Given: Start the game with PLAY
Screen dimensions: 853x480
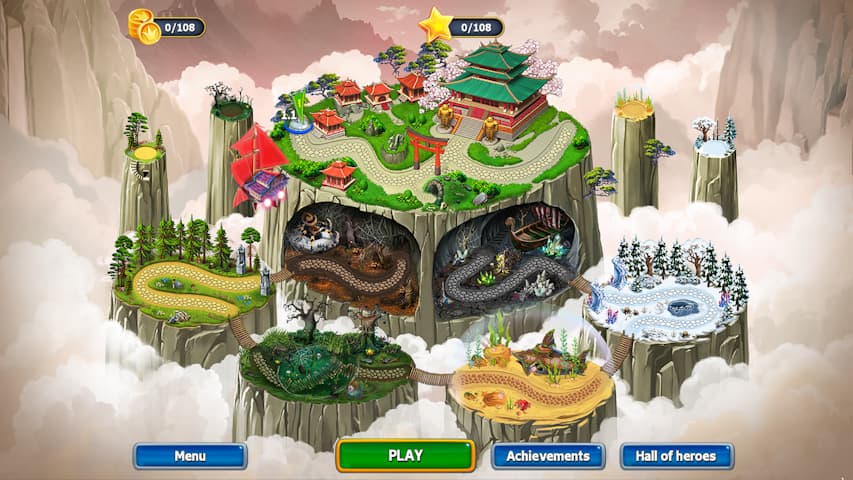Looking at the screenshot, I should point(405,456).
